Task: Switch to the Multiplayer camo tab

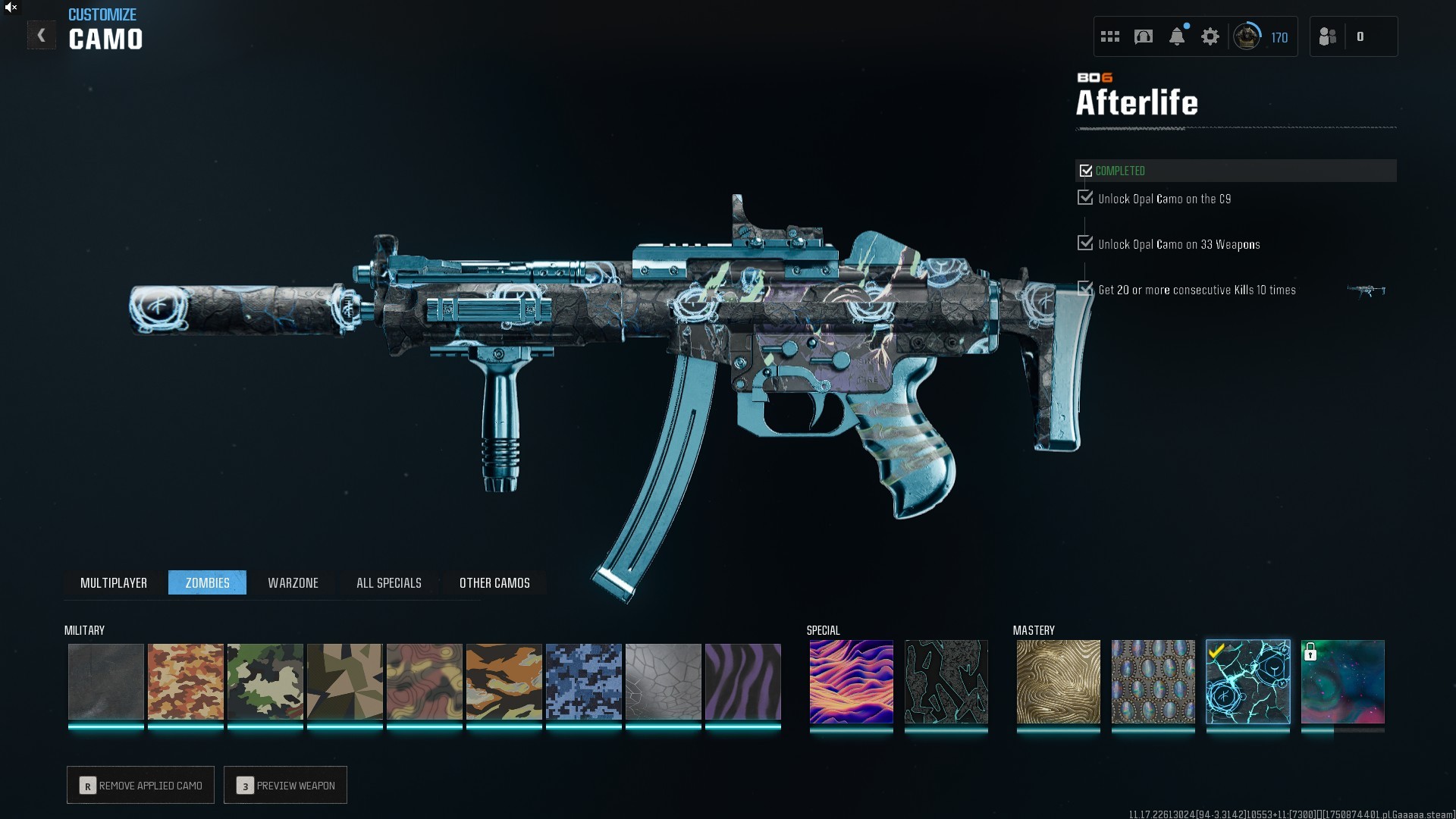Action: coord(114,582)
